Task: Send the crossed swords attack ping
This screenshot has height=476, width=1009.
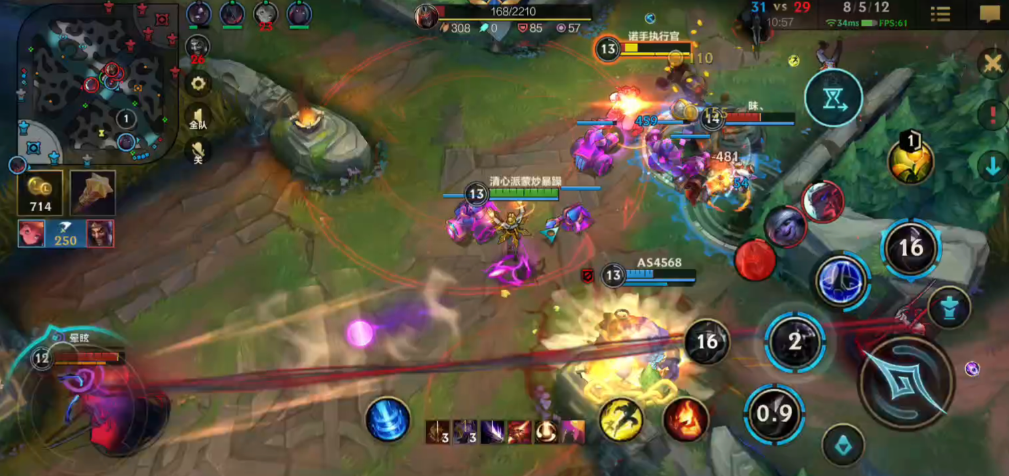Action: coord(992,64)
